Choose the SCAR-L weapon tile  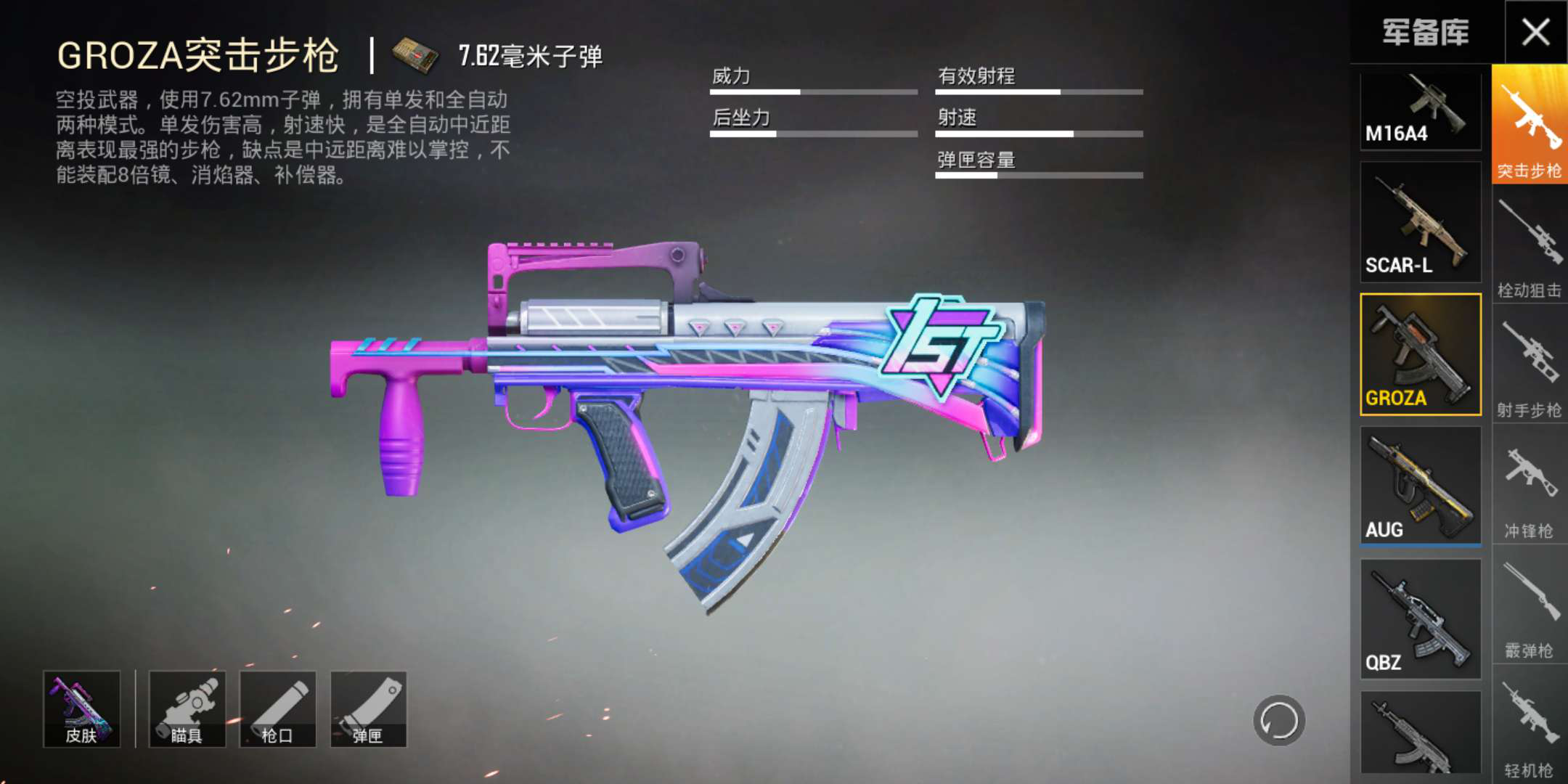1420,222
